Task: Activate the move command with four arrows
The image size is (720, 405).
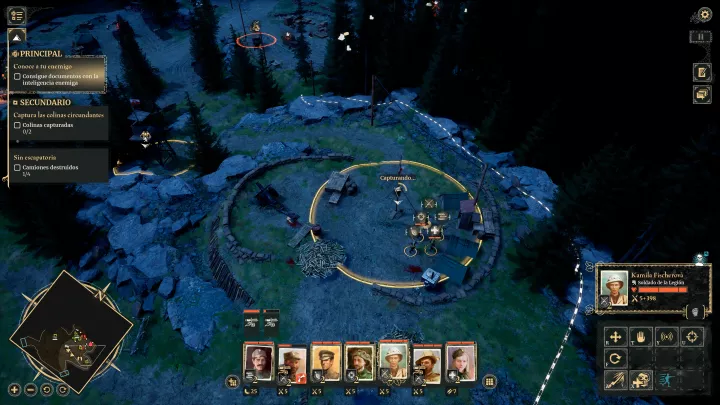Action: coord(616,337)
